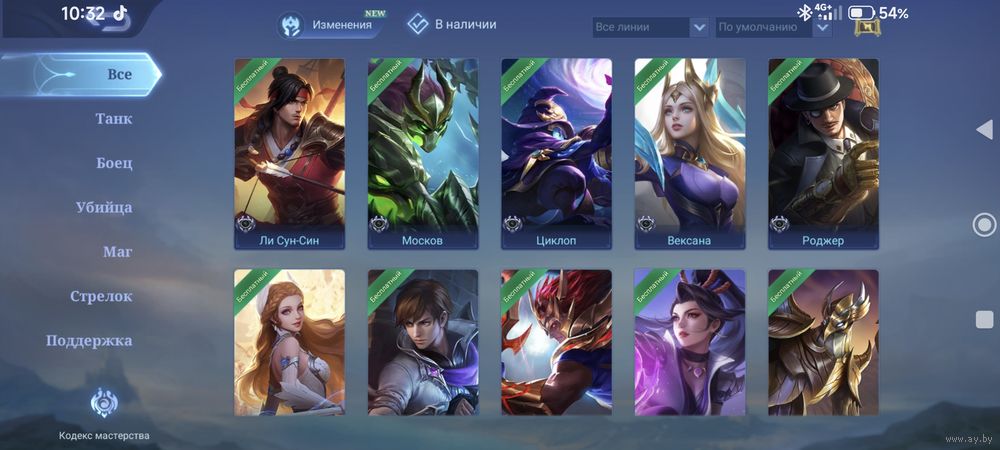This screenshot has height=450, width=1000.
Task: Filter heroes by Стрелок
Action: (101, 296)
